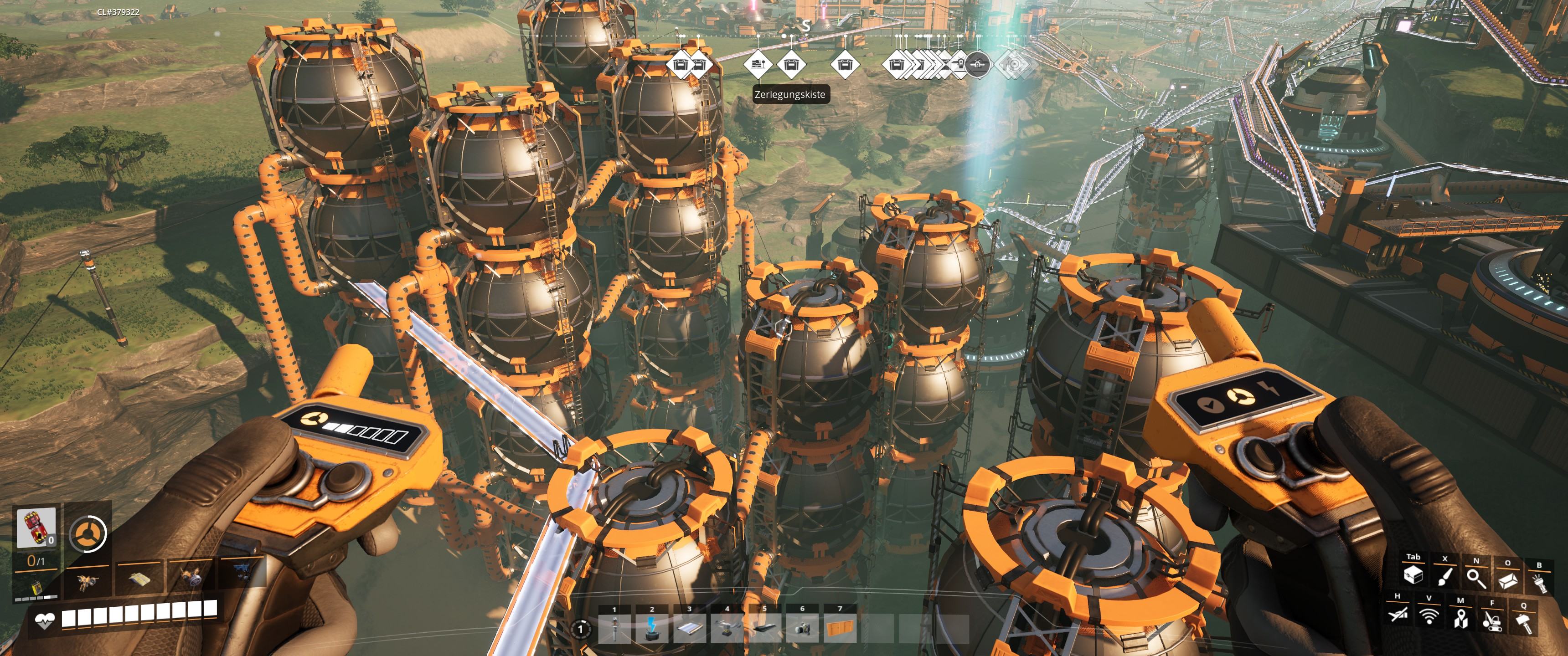
Task: Select the conveyor belt hotbar slot
Action: (690, 629)
